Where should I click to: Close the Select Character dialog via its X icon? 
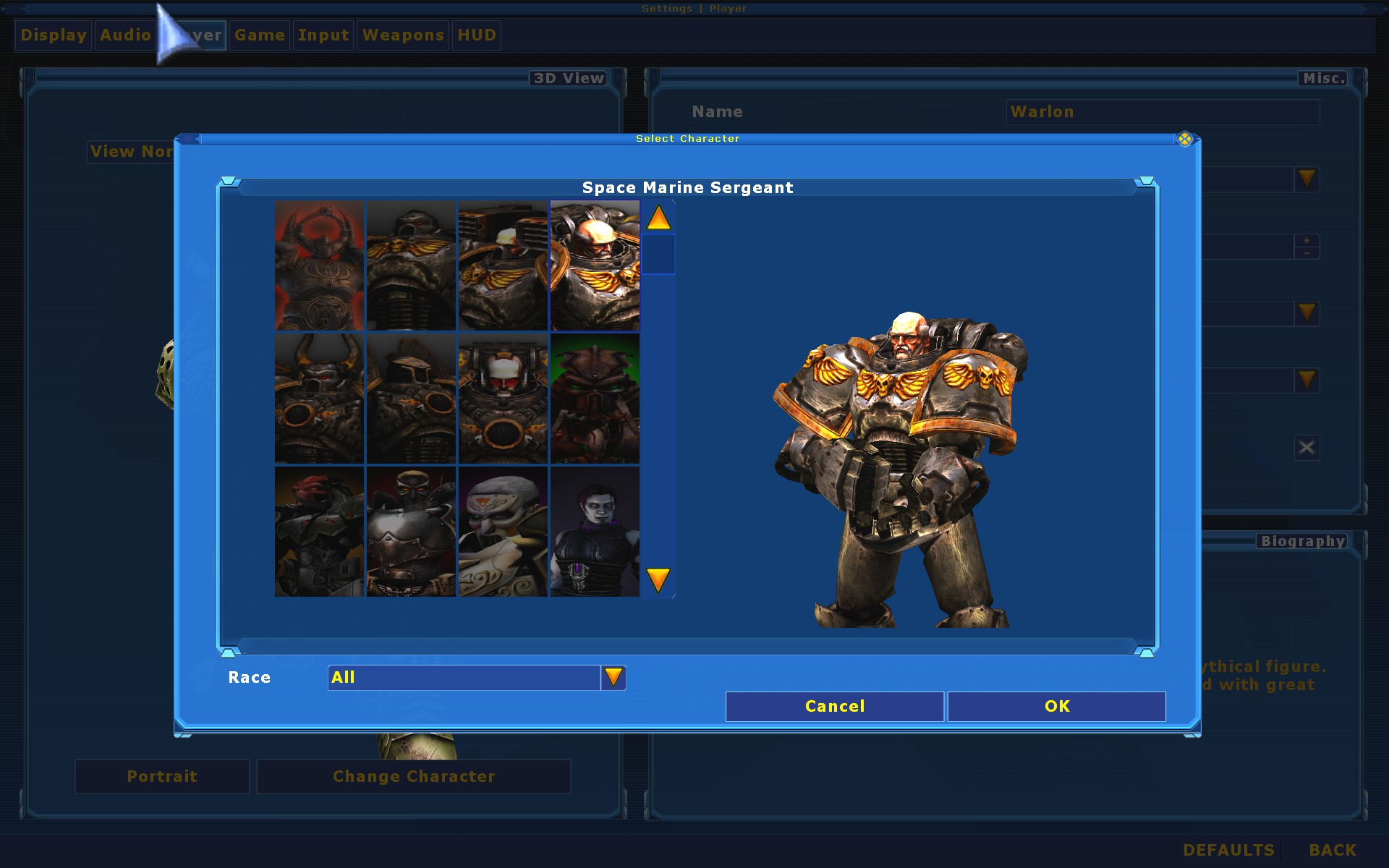point(1185,139)
